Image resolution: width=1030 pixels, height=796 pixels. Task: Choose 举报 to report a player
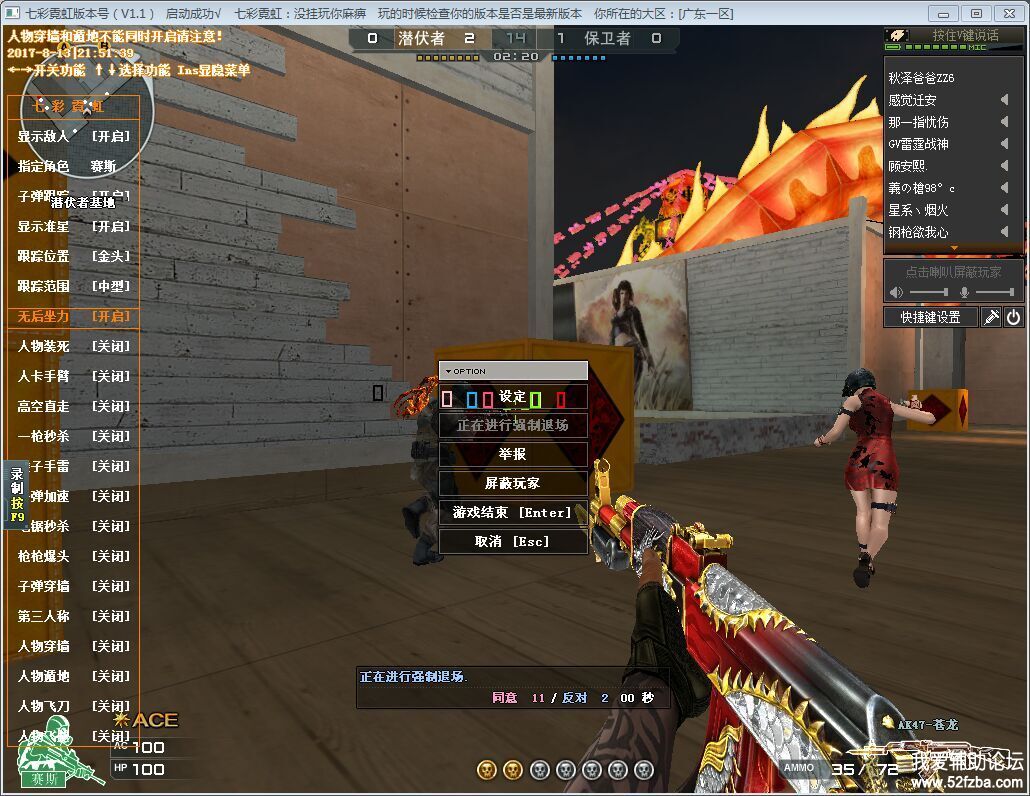pyautogui.click(x=512, y=454)
